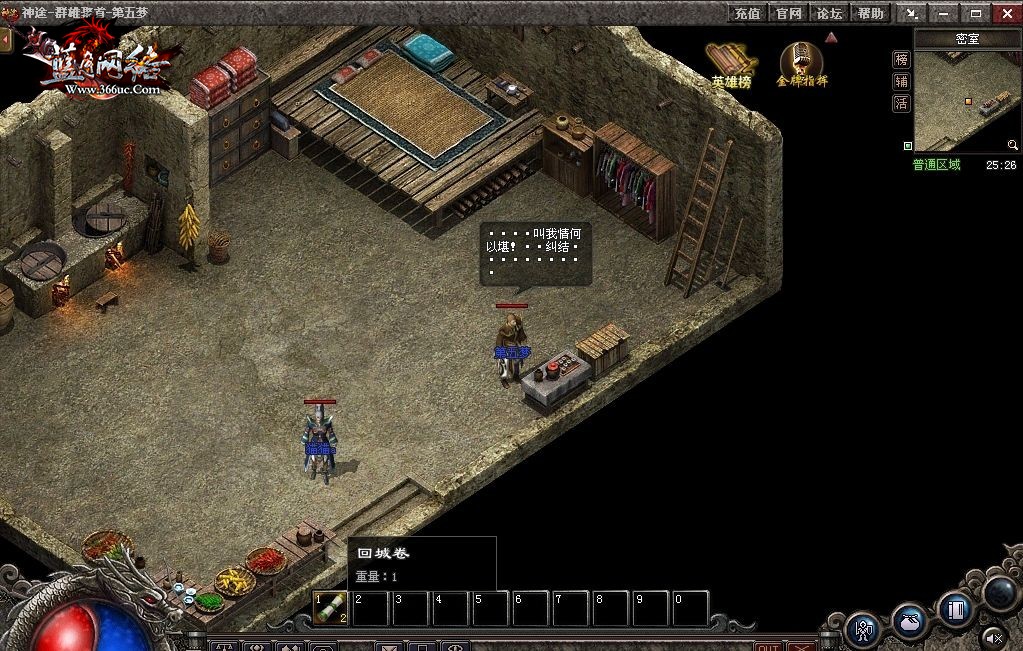Open the inventory bag icon
The image size is (1023, 651).
point(909,620)
